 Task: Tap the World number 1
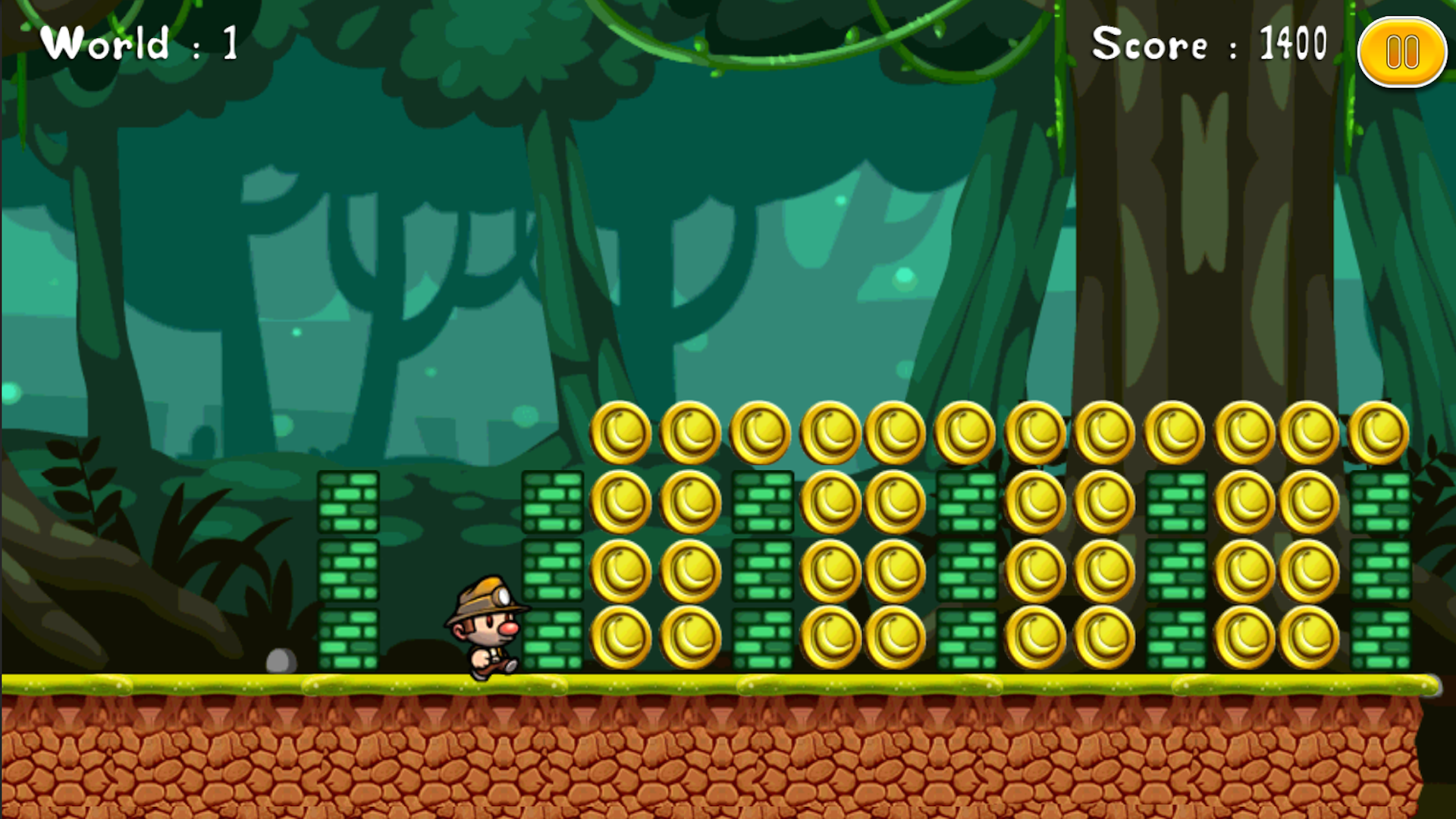[x=229, y=42]
